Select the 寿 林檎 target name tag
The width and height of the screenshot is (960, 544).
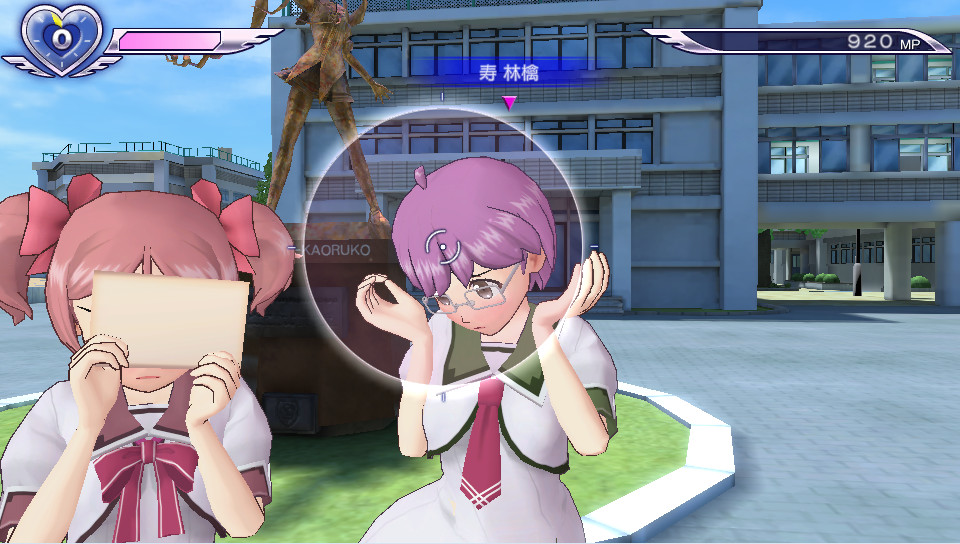509,73
